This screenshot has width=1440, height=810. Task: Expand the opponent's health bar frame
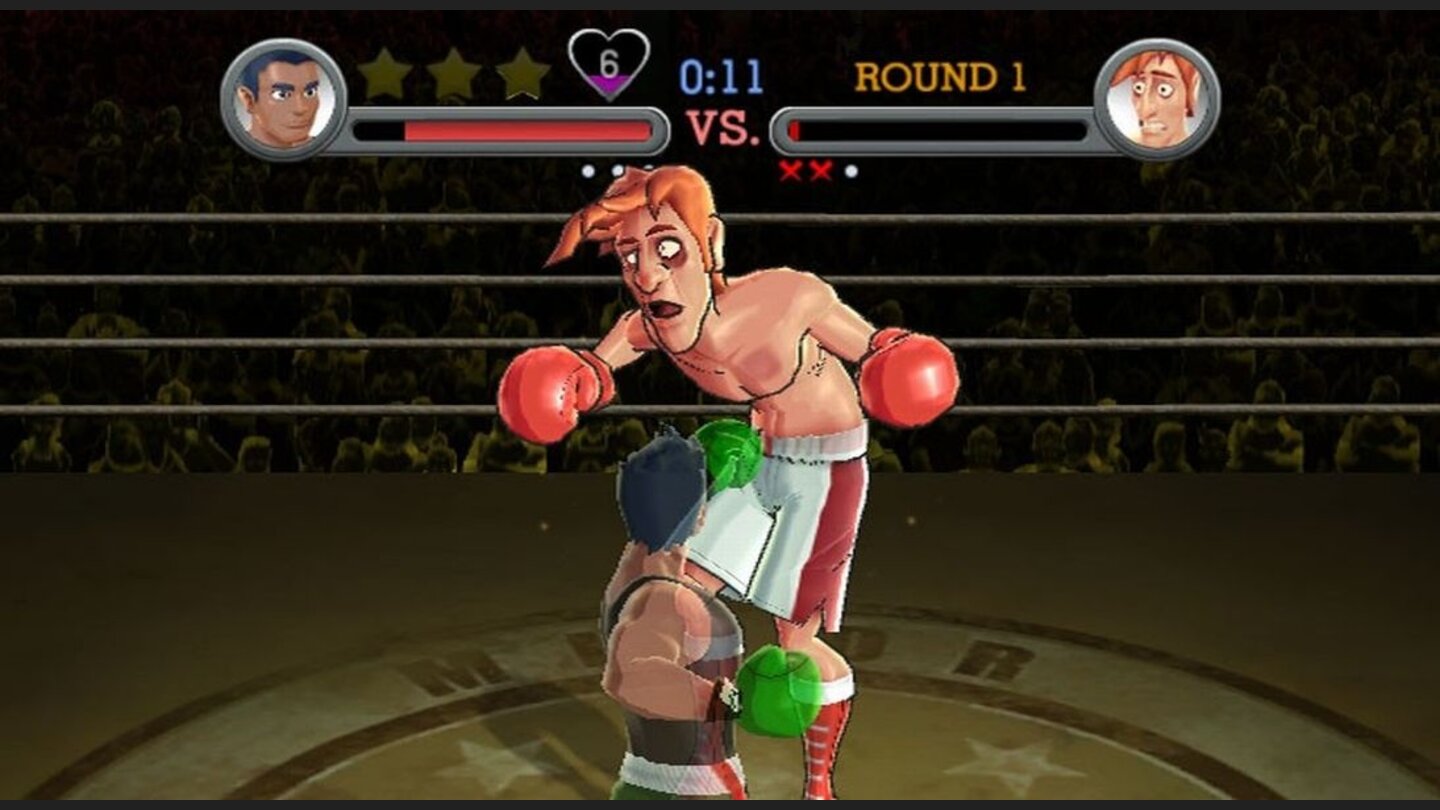pyautogui.click(x=940, y=128)
